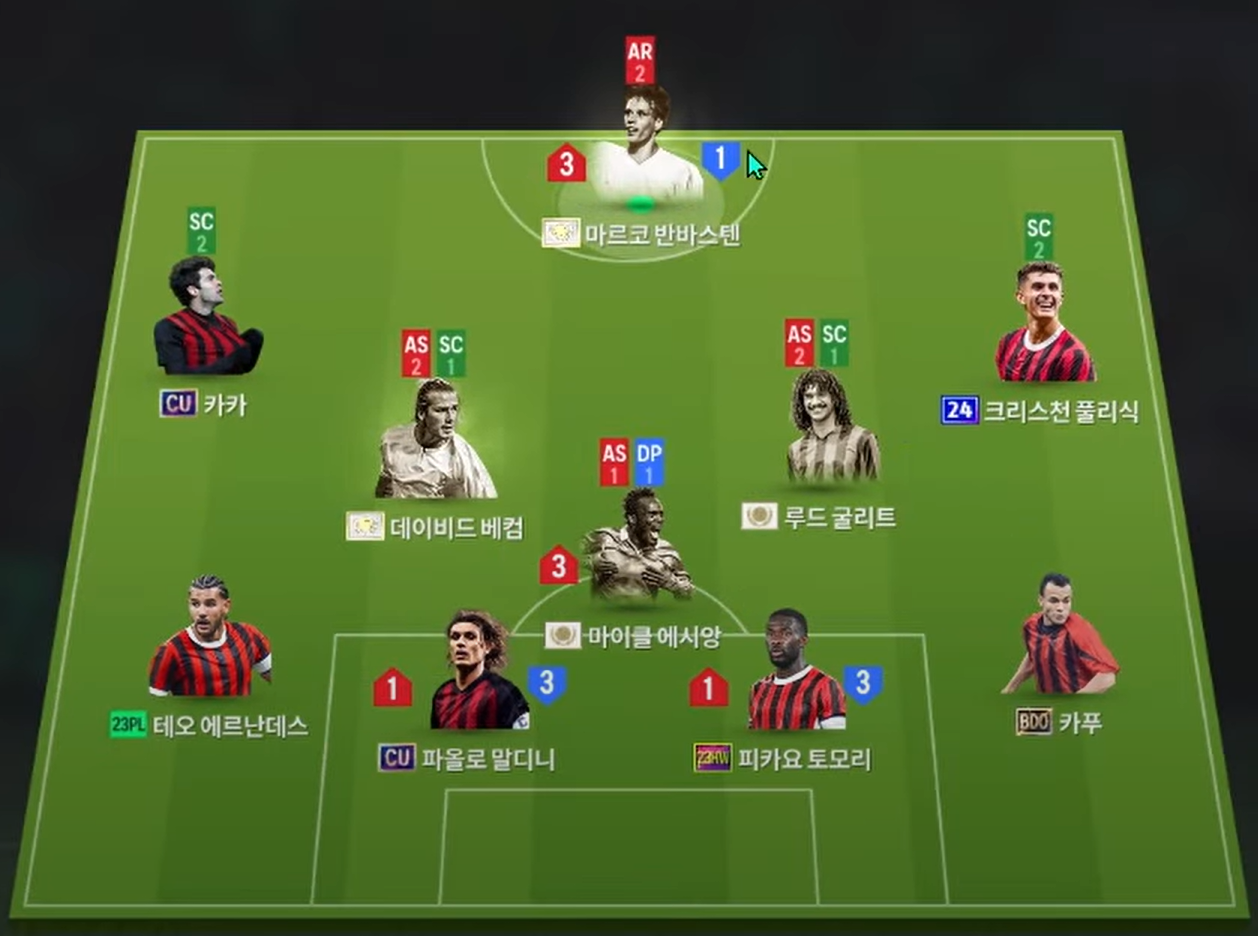Click the green SC badge above Gullit
The image size is (1258, 936).
[834, 344]
